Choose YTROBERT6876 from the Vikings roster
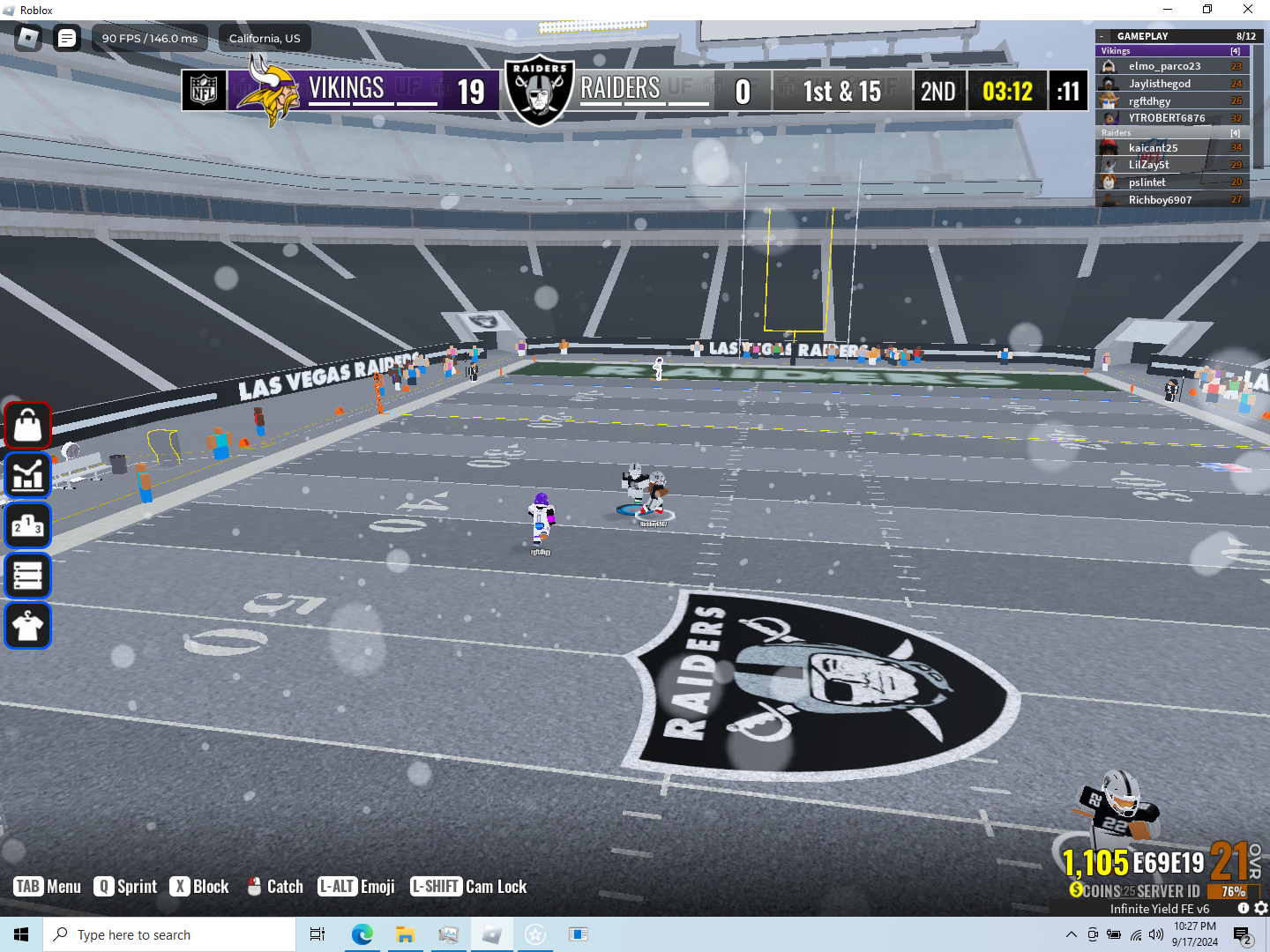Screen dimensions: 1270x952 tap(1166, 118)
